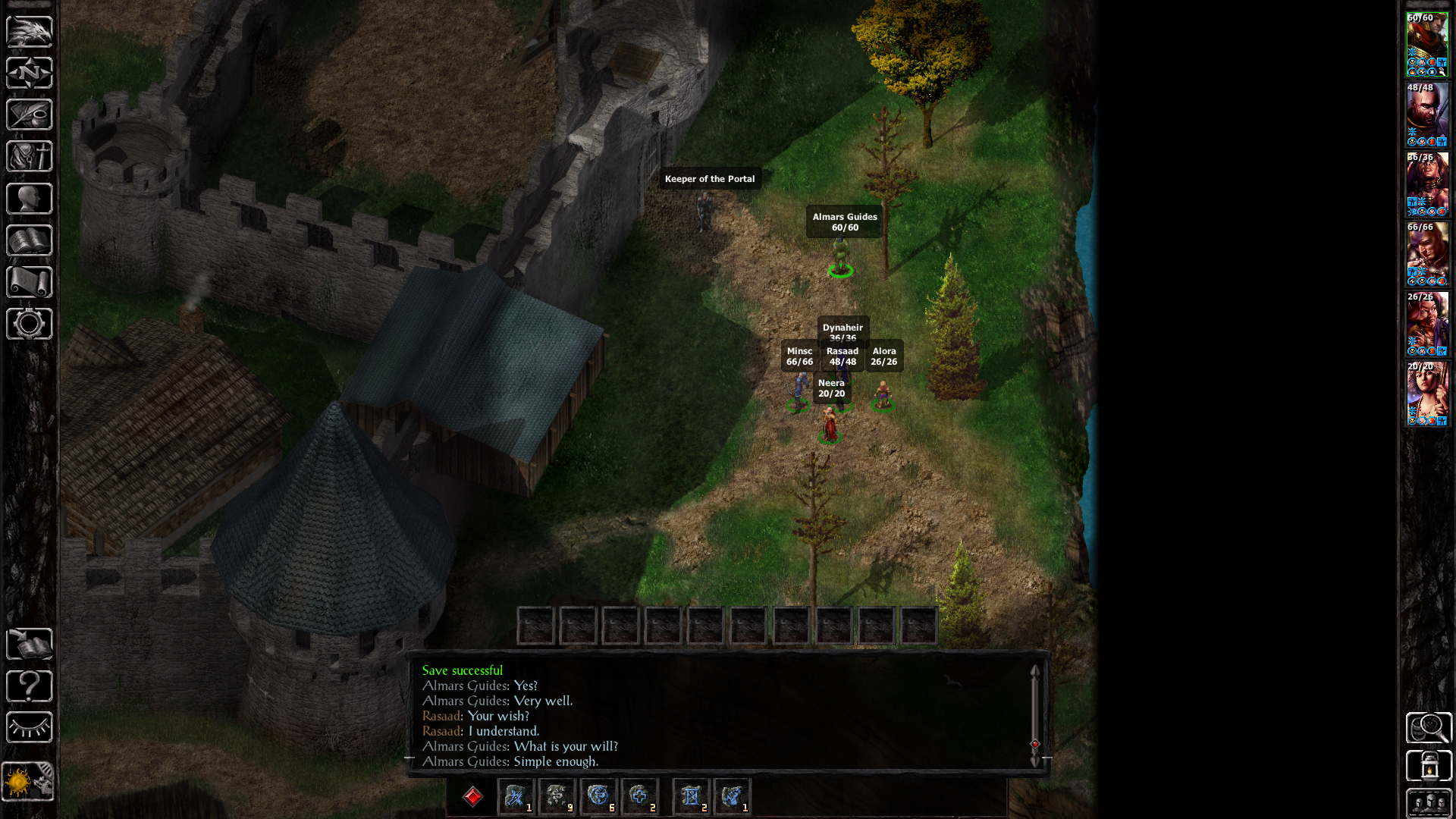Activate the blue cross ability slot
This screenshot has width=1456, height=819.
point(639,796)
